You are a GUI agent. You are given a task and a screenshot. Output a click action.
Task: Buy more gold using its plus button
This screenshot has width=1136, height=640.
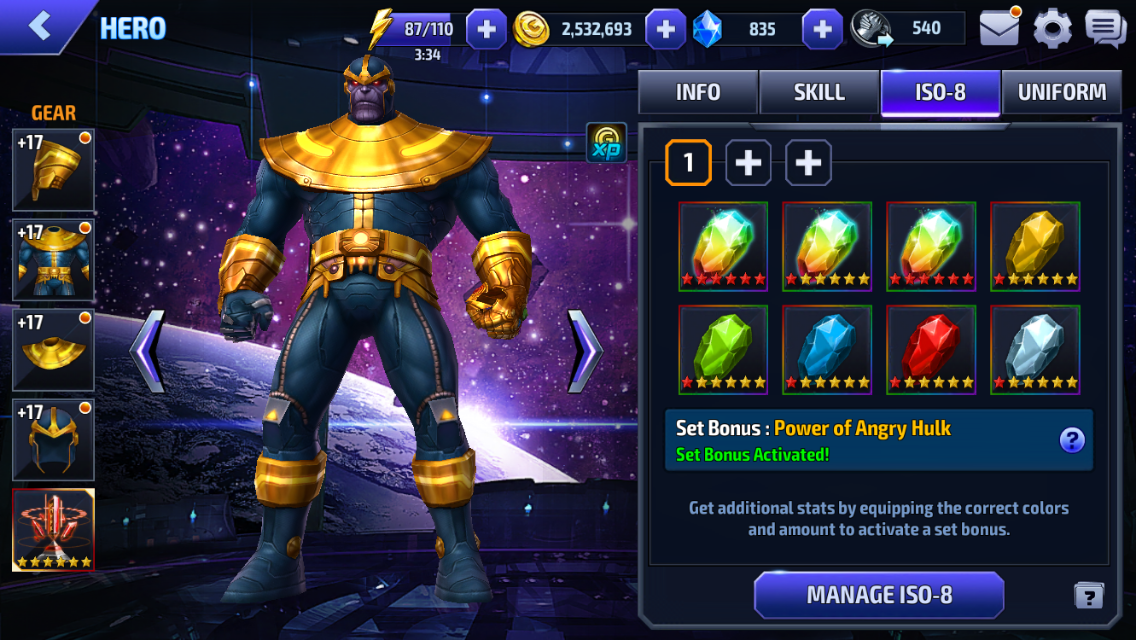[x=665, y=29]
